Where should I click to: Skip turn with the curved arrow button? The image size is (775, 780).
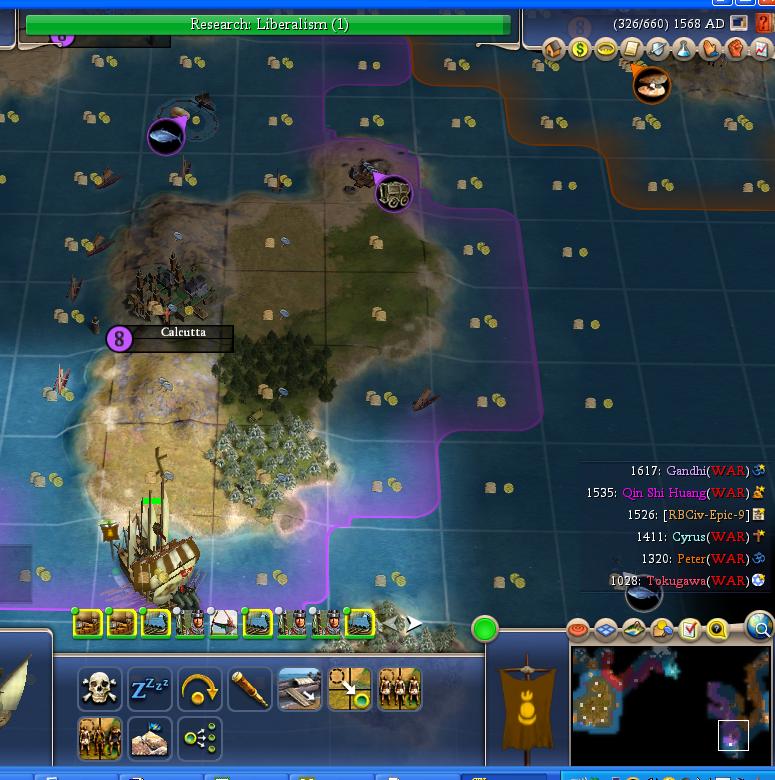pos(200,690)
